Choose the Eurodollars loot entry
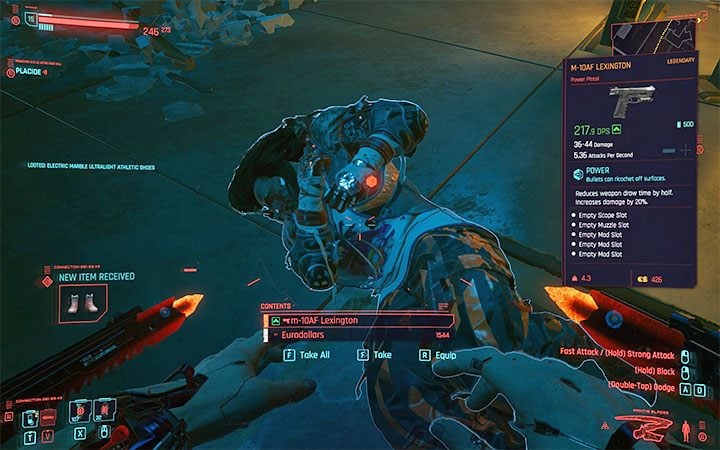 click(x=340, y=336)
